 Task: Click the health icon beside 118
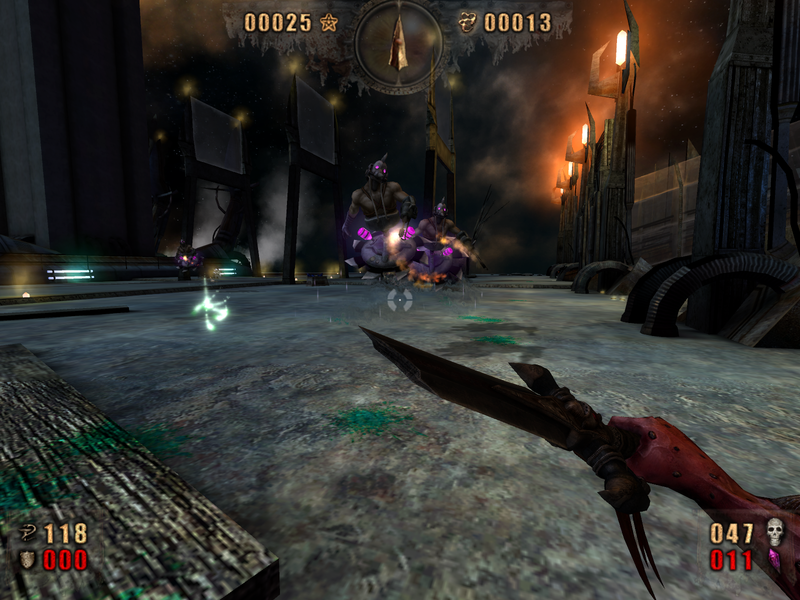[27, 533]
